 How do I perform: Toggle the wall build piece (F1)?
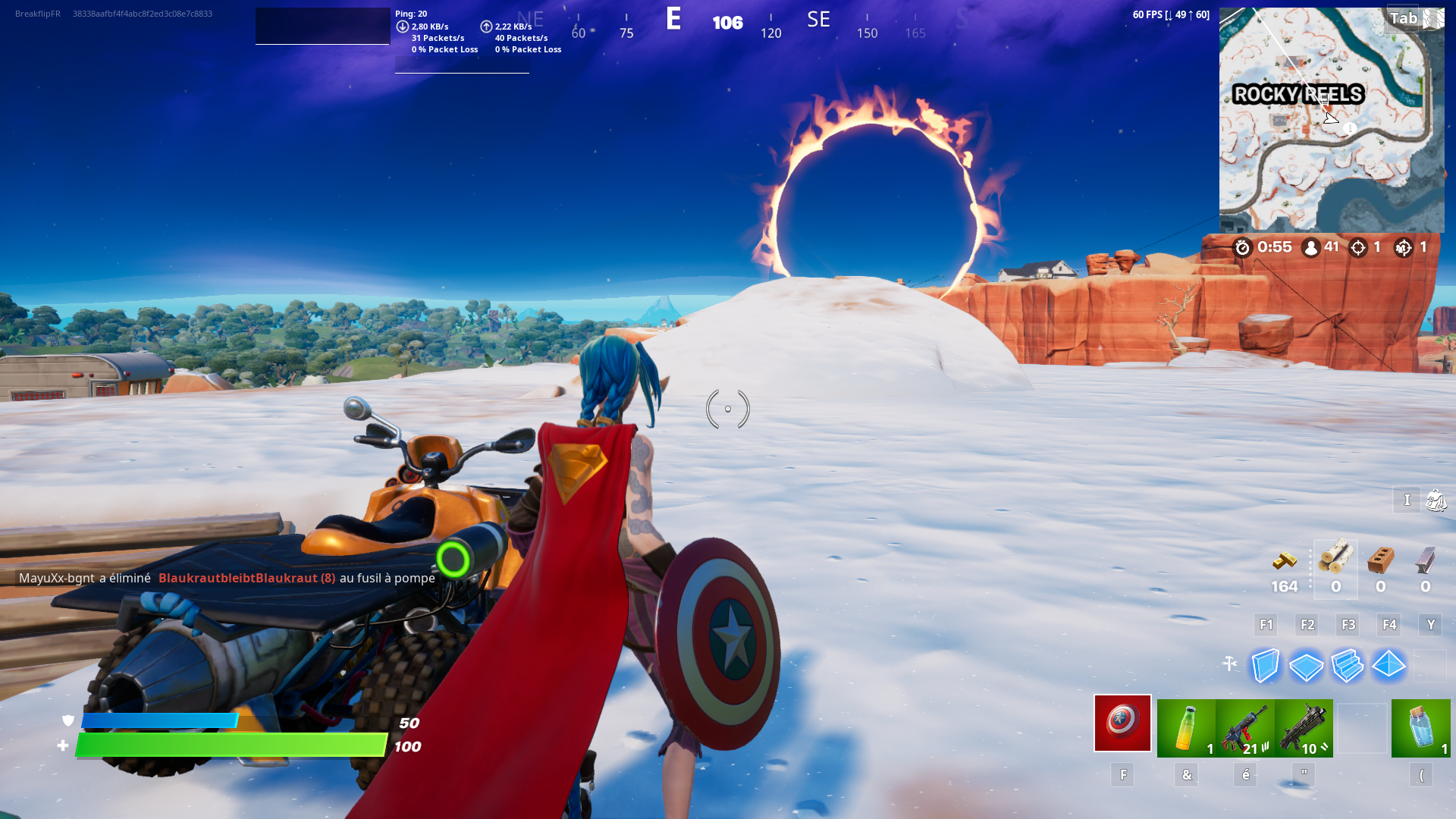pyautogui.click(x=1266, y=666)
